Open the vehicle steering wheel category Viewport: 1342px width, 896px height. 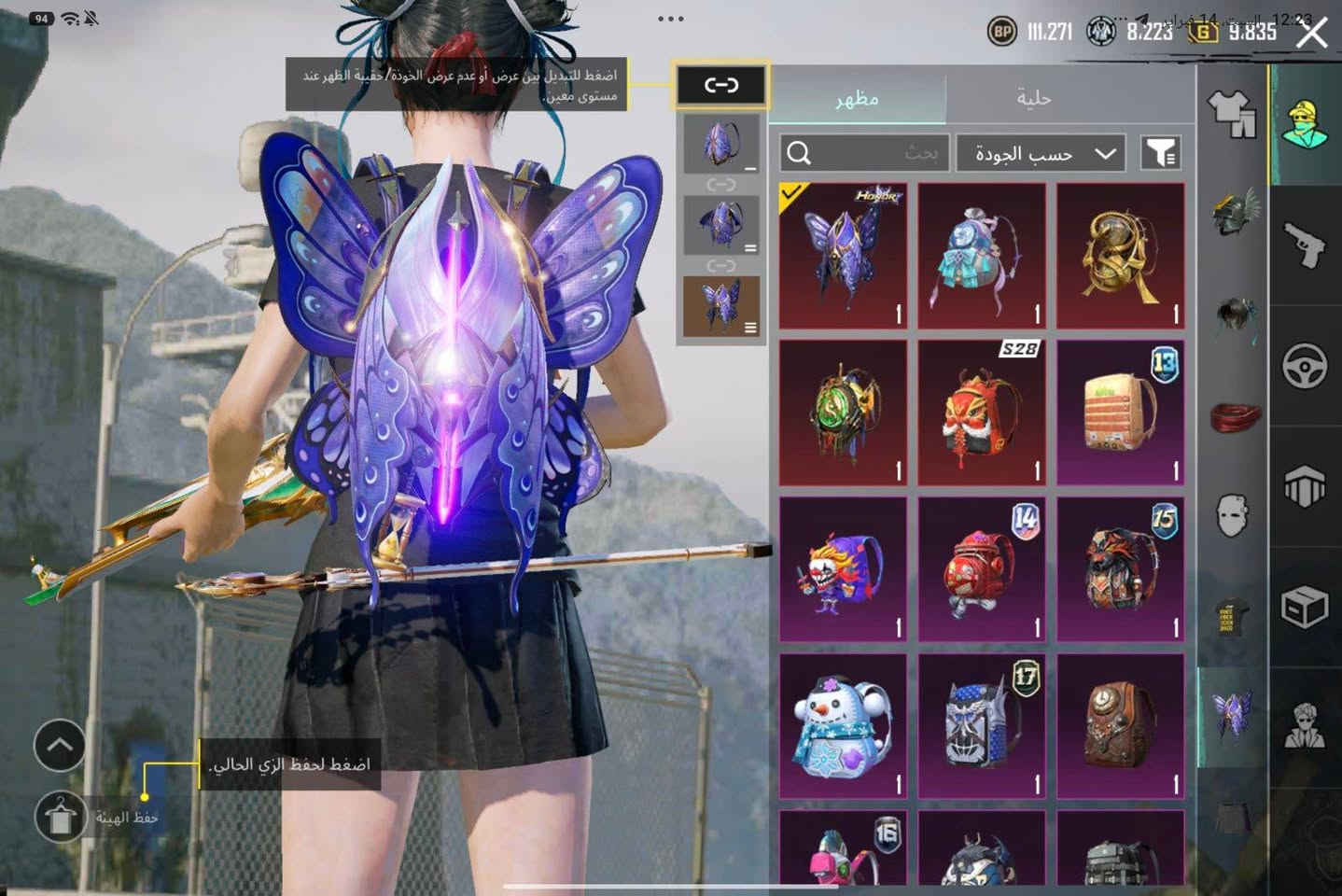(x=1305, y=366)
